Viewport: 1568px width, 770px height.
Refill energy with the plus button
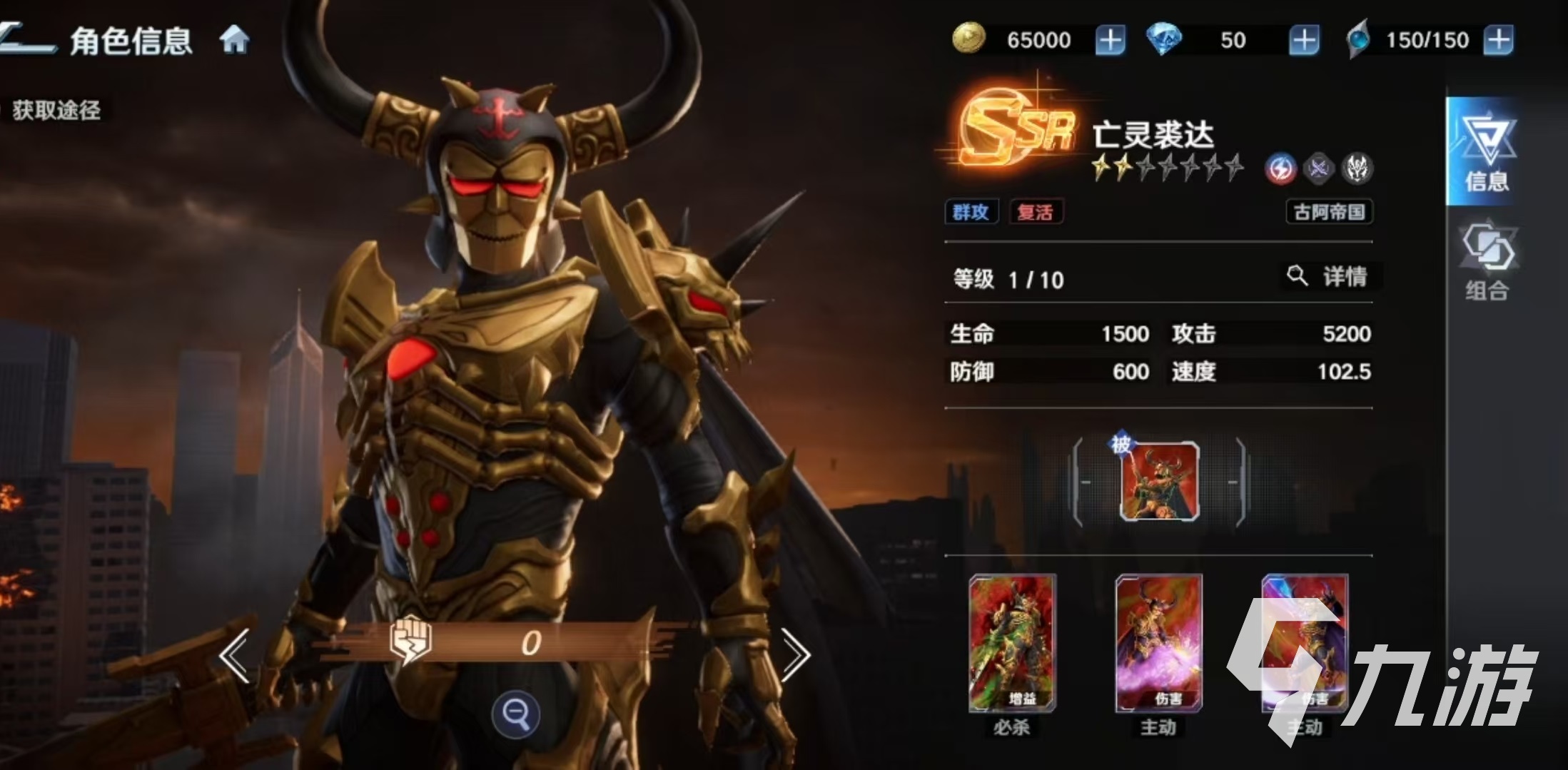[x=1498, y=40]
